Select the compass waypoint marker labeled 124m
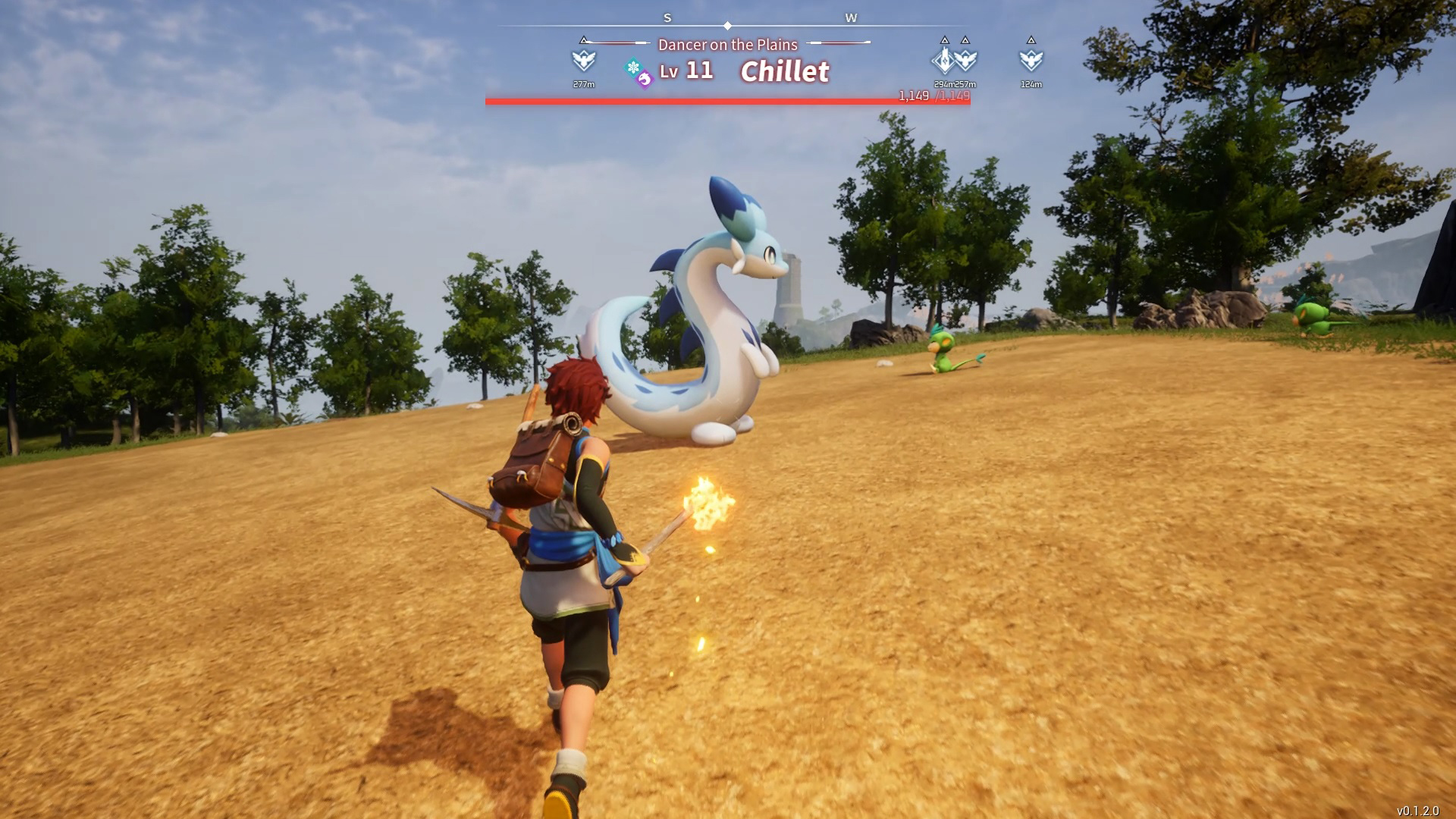 point(1031,60)
